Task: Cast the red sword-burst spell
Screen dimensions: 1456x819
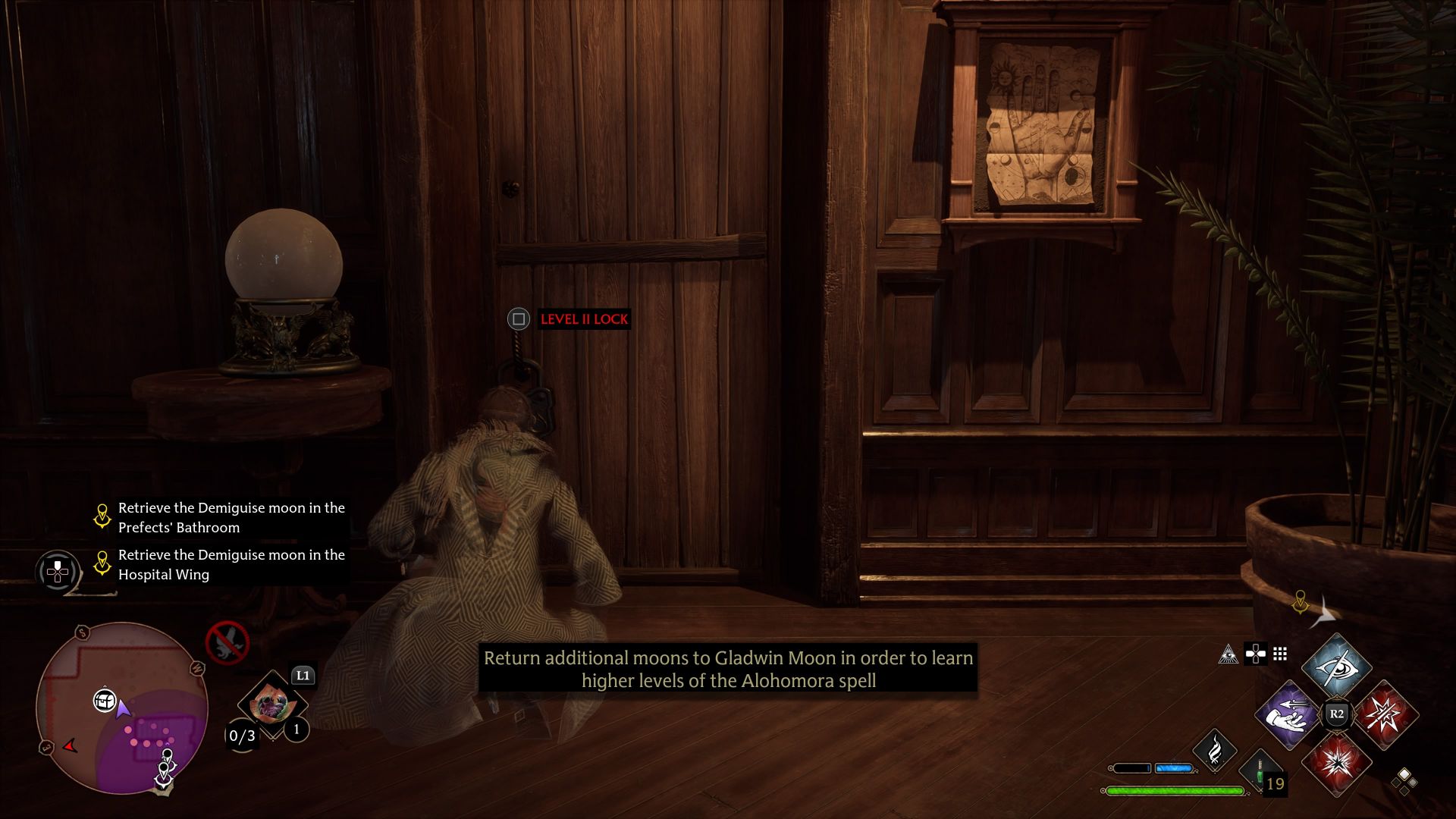Action: [x=1385, y=715]
